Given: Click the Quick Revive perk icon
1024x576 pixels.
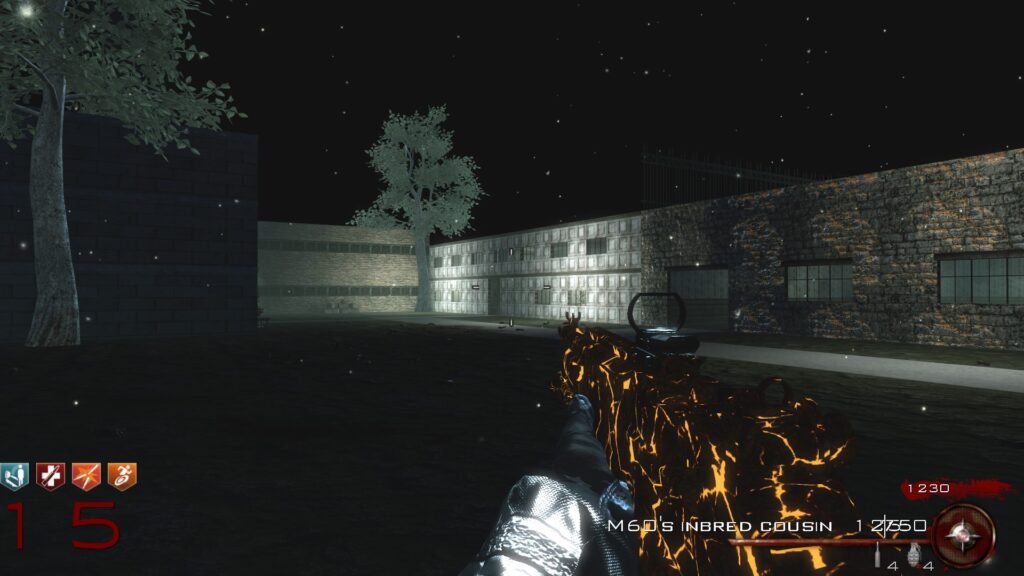Looking at the screenshot, I should tap(14, 476).
